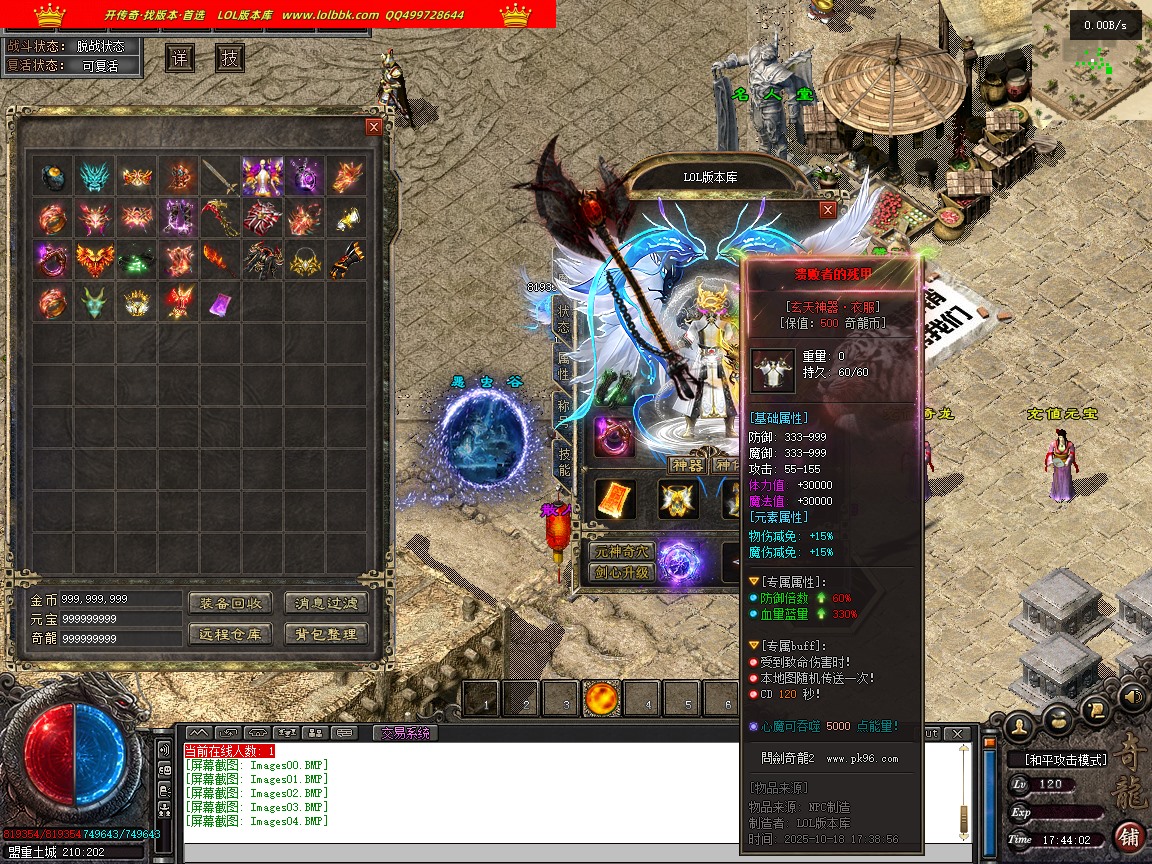Image resolution: width=1152 pixels, height=864 pixels.
Task: Sort the bag with 背包整理
Action: (327, 634)
